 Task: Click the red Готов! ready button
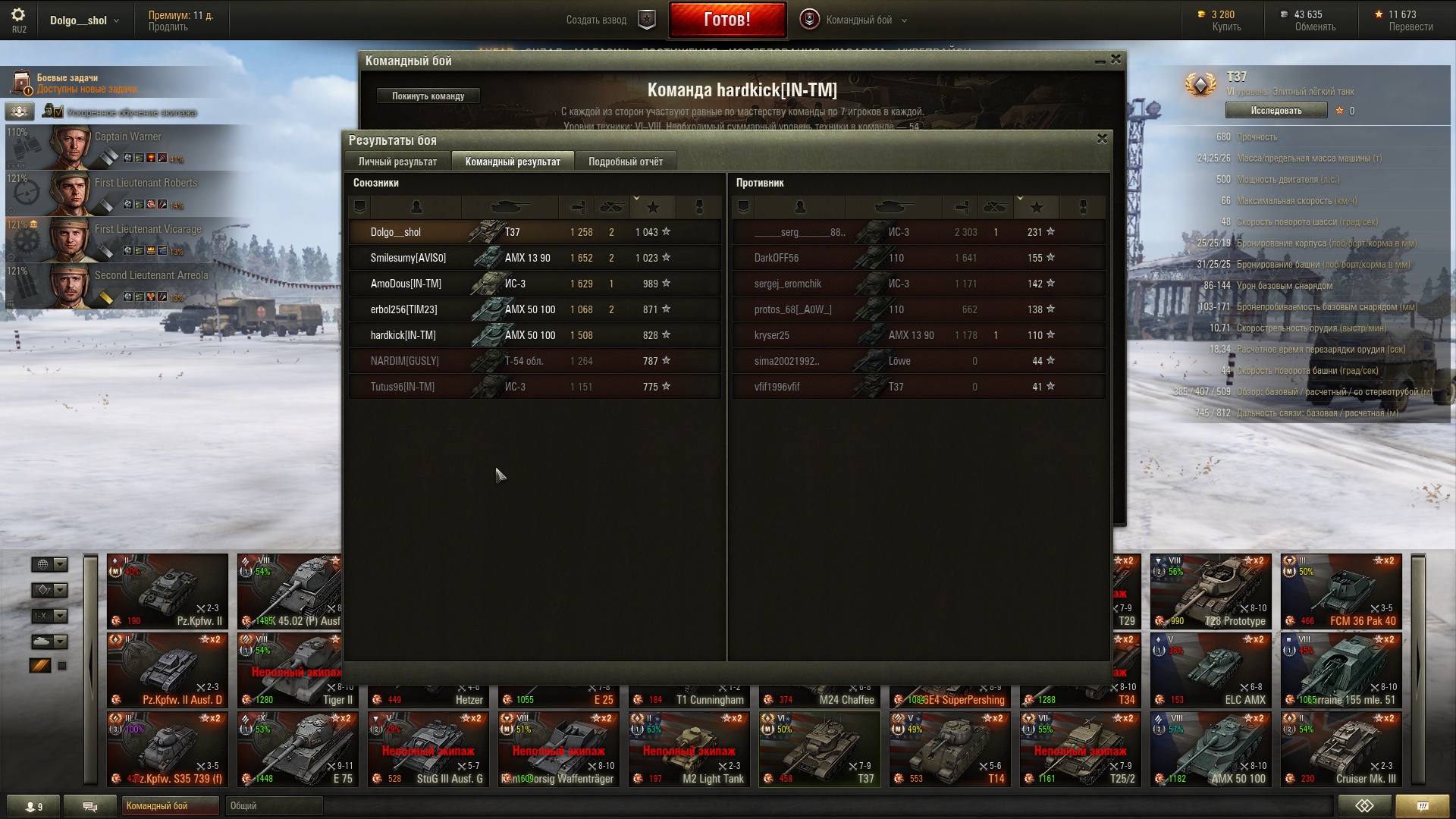pos(727,20)
